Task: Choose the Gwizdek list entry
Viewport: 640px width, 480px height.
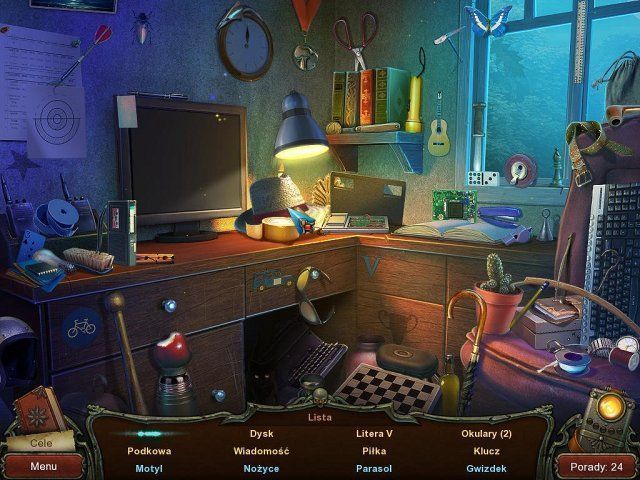Action: click(487, 468)
